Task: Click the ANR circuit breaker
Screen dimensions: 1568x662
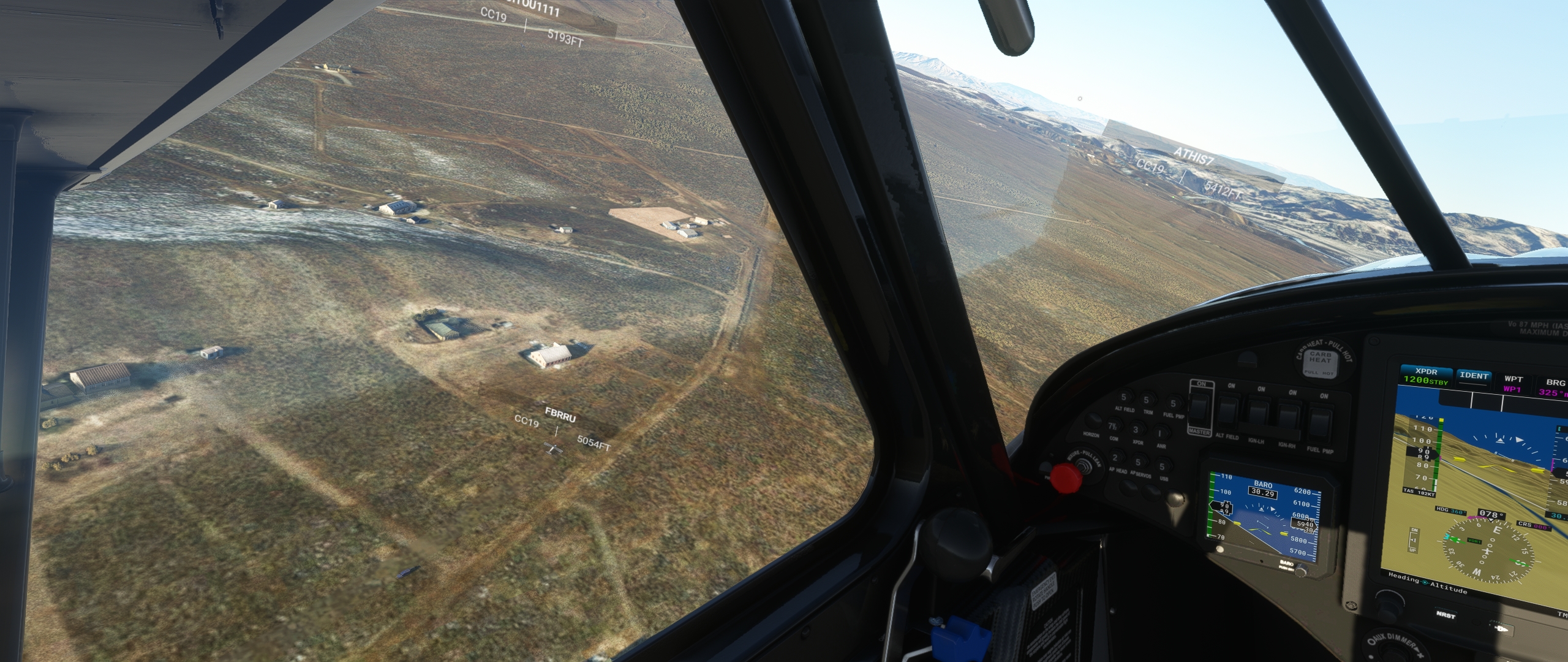Action: (1161, 433)
